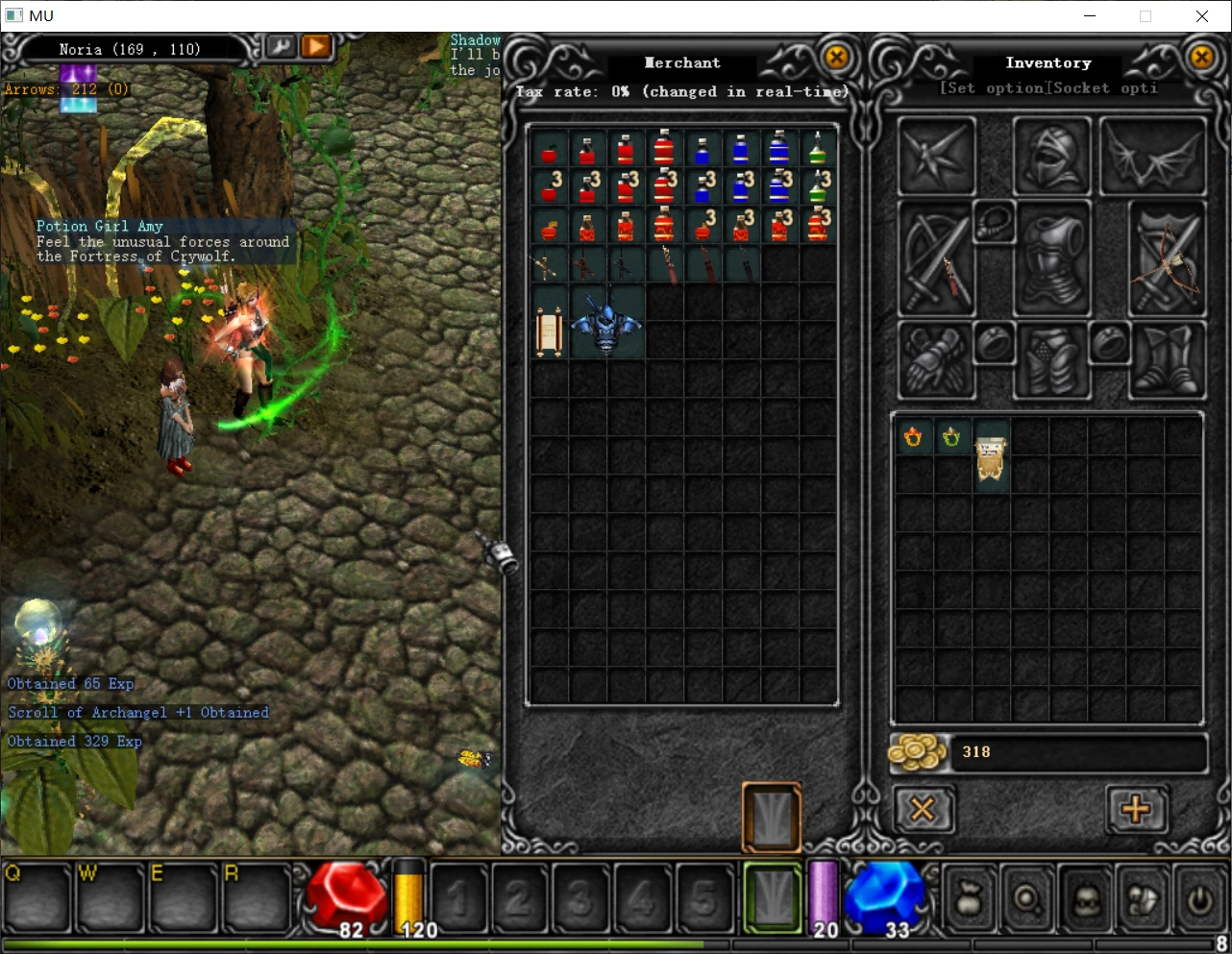This screenshot has width=1232, height=954.
Task: Click the empty helmet equipment slot
Action: coord(1052,157)
